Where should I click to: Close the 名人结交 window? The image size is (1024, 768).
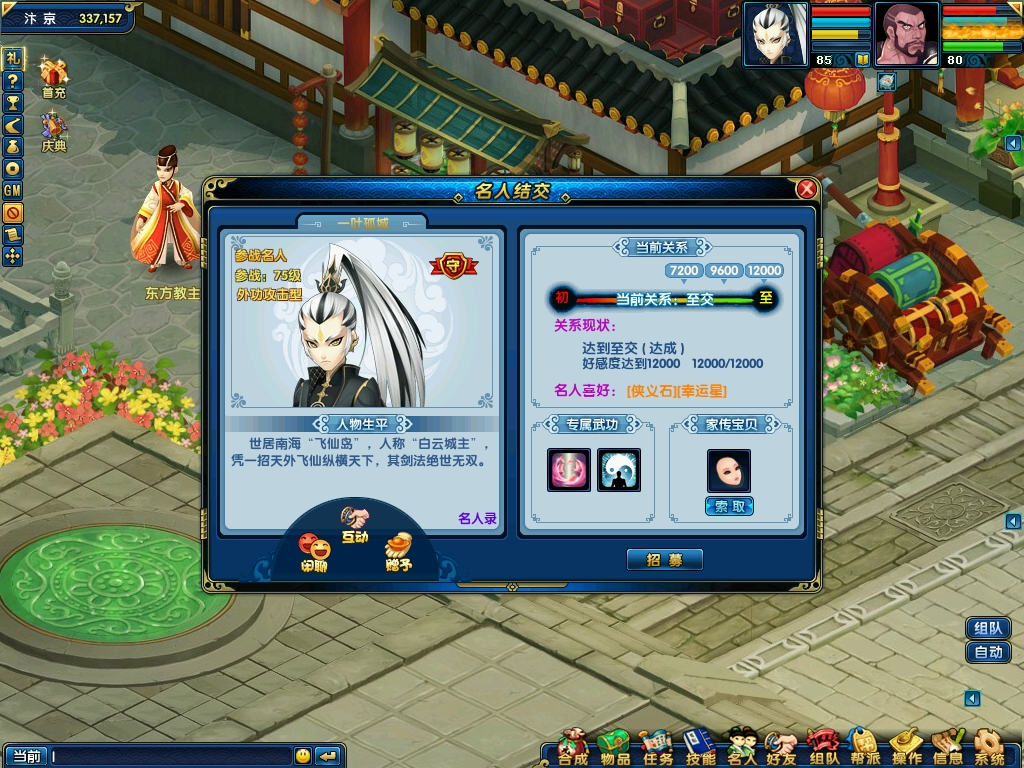click(806, 189)
